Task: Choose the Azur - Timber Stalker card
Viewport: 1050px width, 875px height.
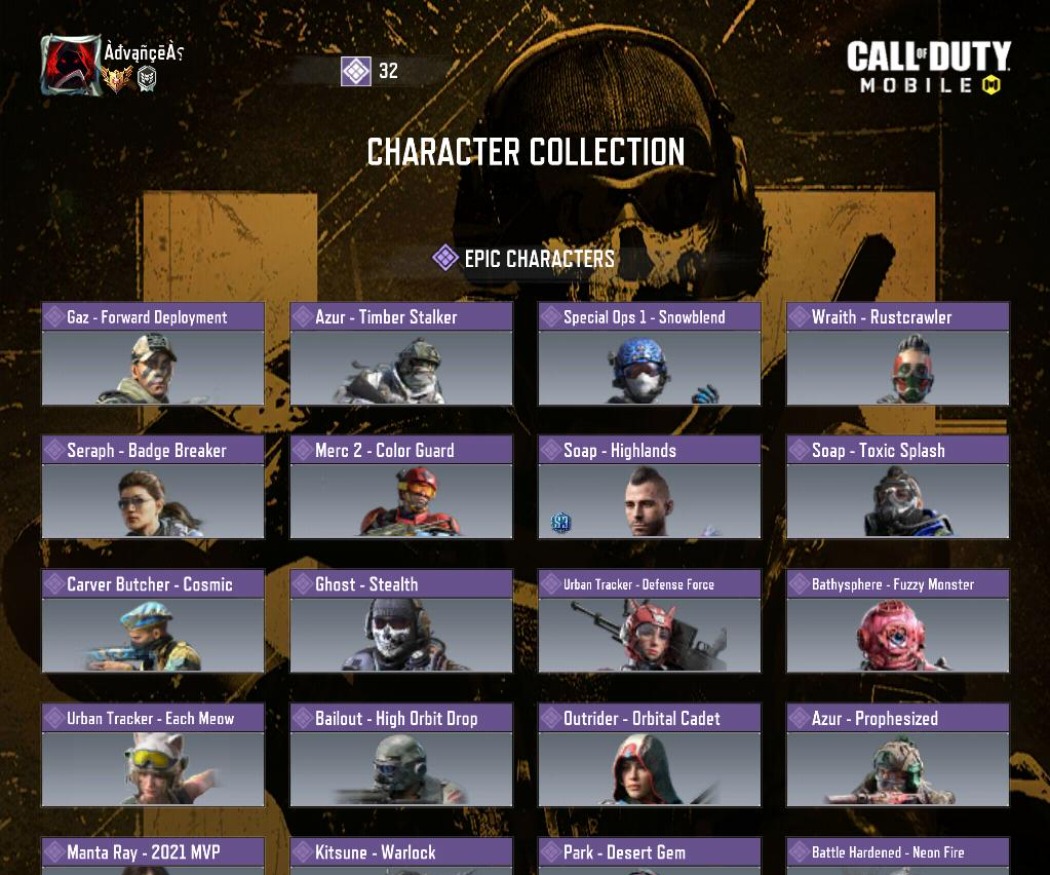Action: (x=401, y=354)
